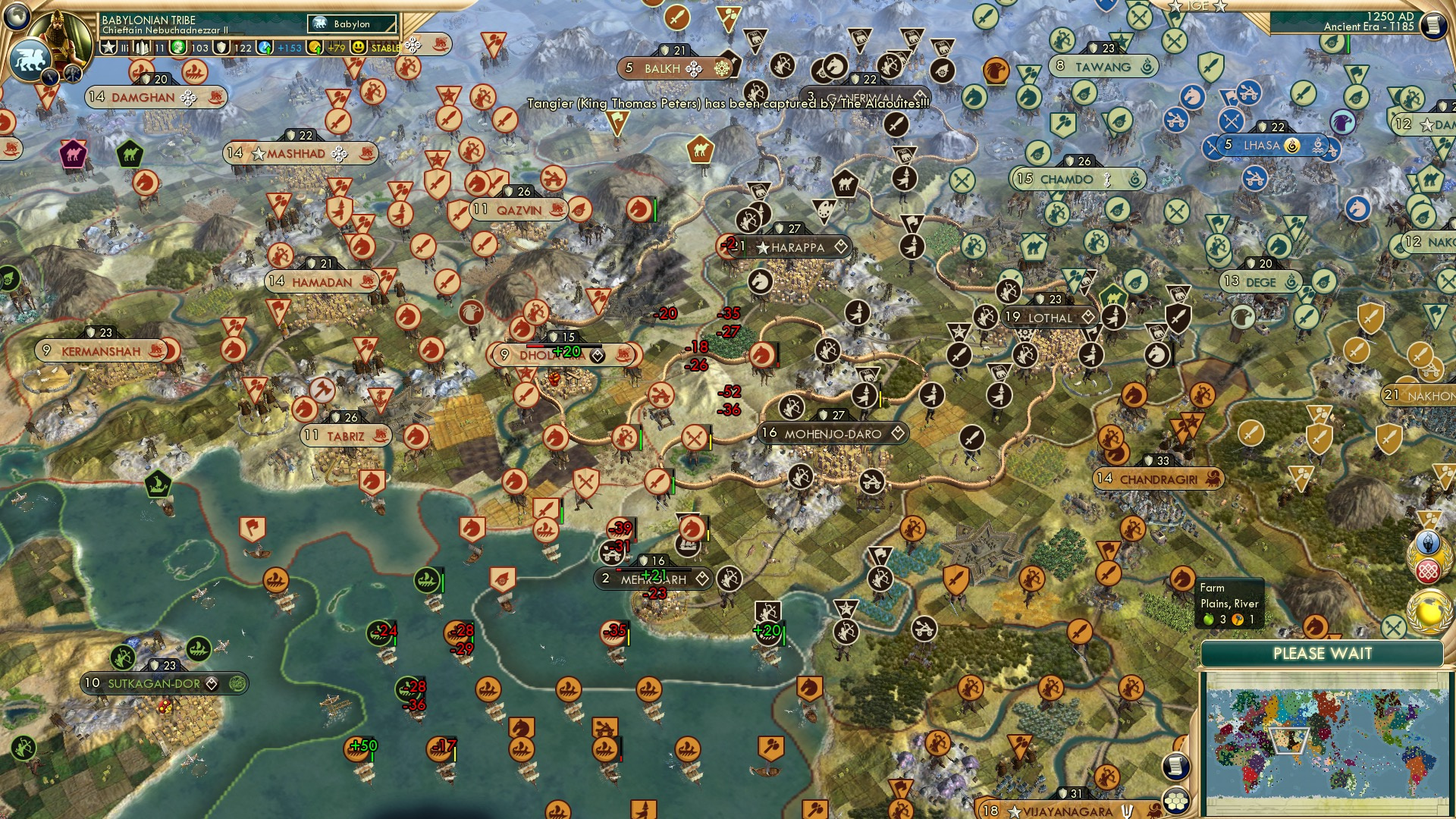Click the Great Person lamp notification medallion
The width and height of the screenshot is (1456, 819).
click(1428, 541)
